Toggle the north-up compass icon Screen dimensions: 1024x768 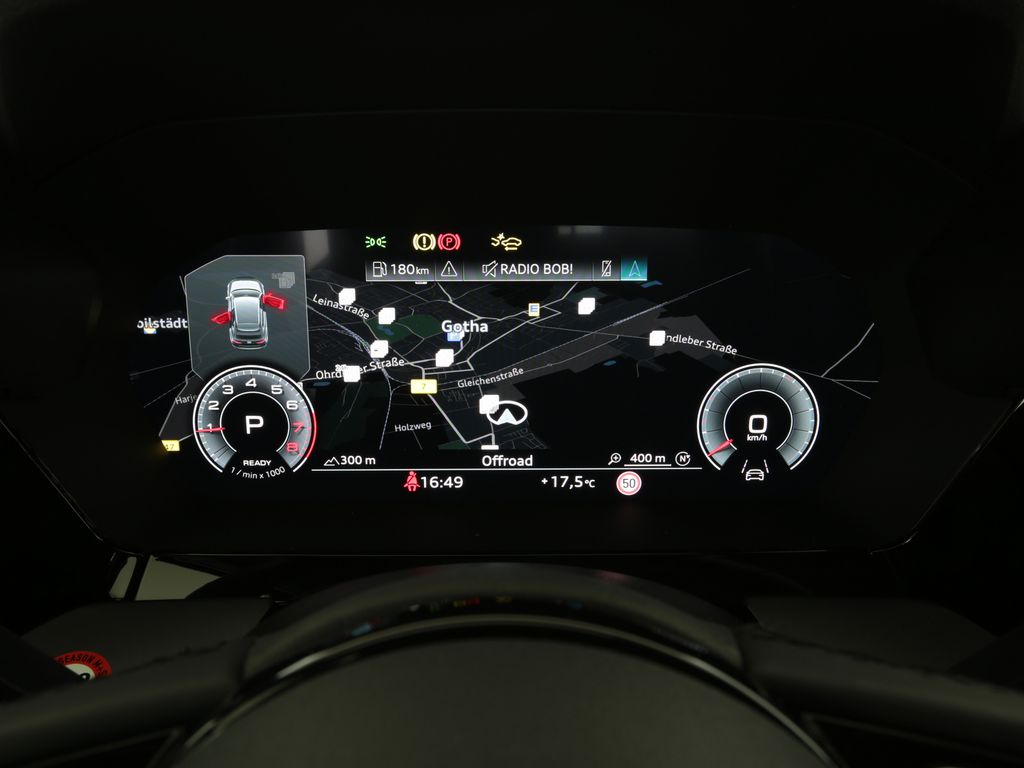tap(683, 459)
